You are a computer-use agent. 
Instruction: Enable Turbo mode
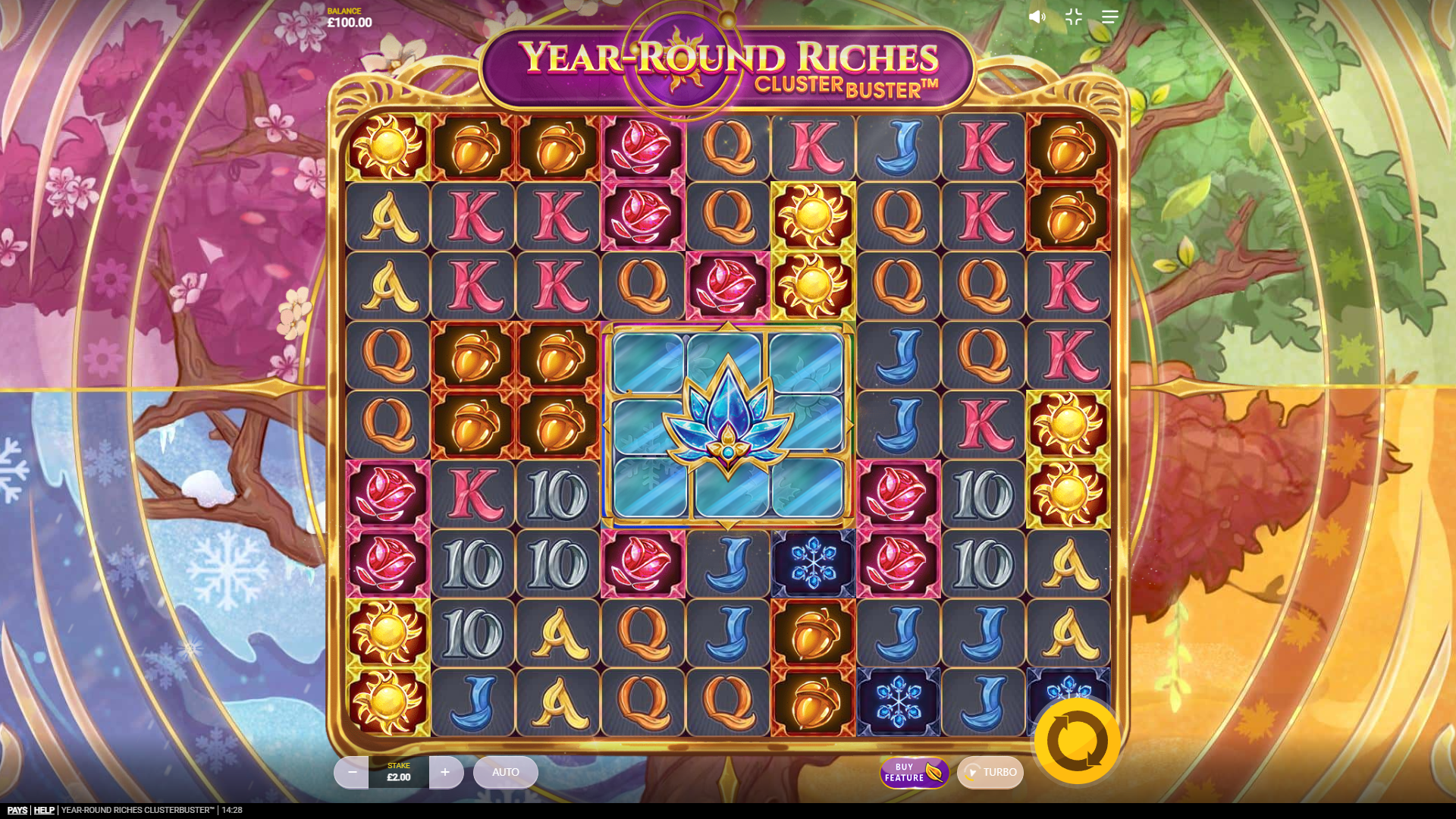point(990,773)
